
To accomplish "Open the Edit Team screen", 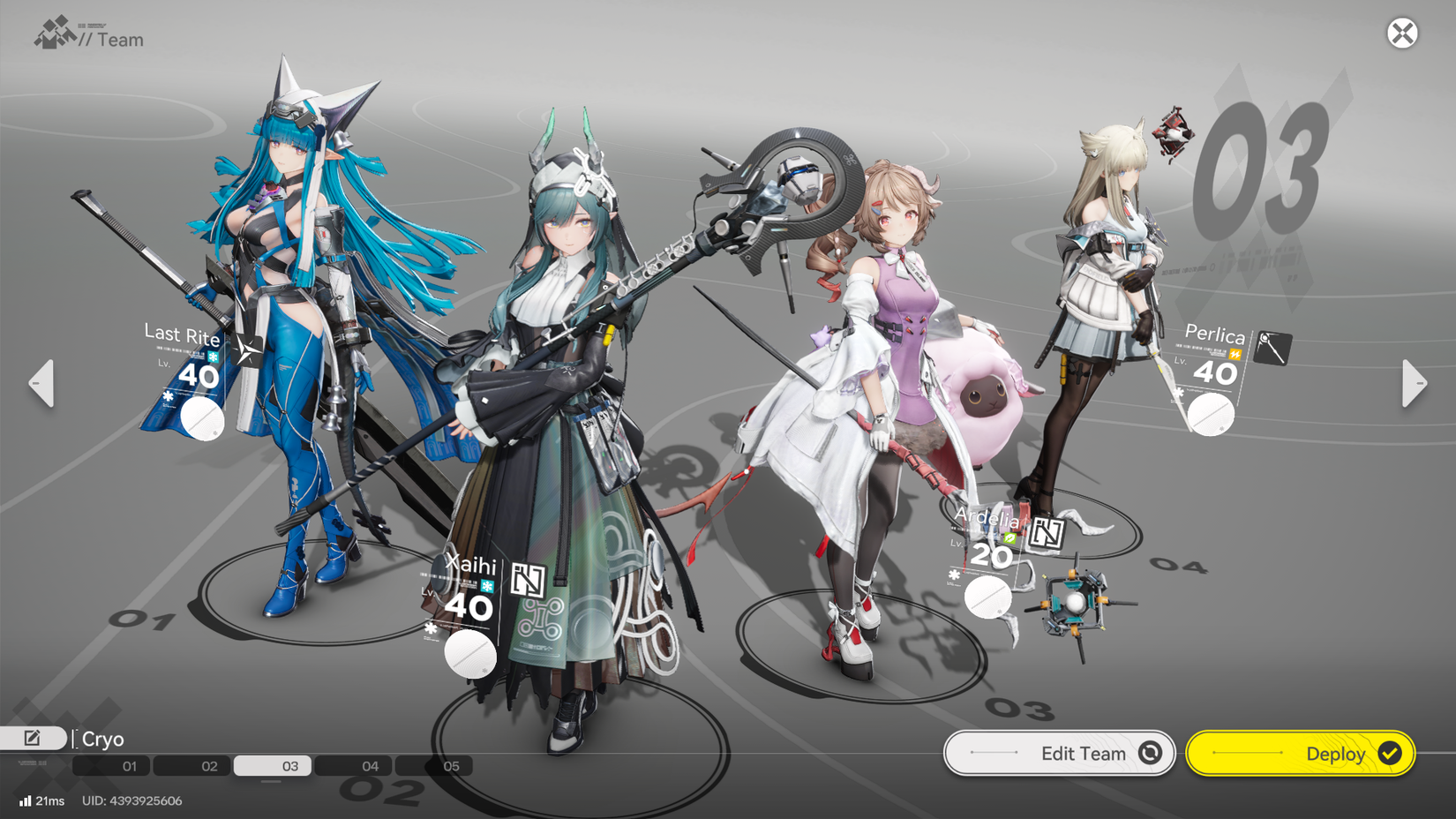I will [1059, 753].
